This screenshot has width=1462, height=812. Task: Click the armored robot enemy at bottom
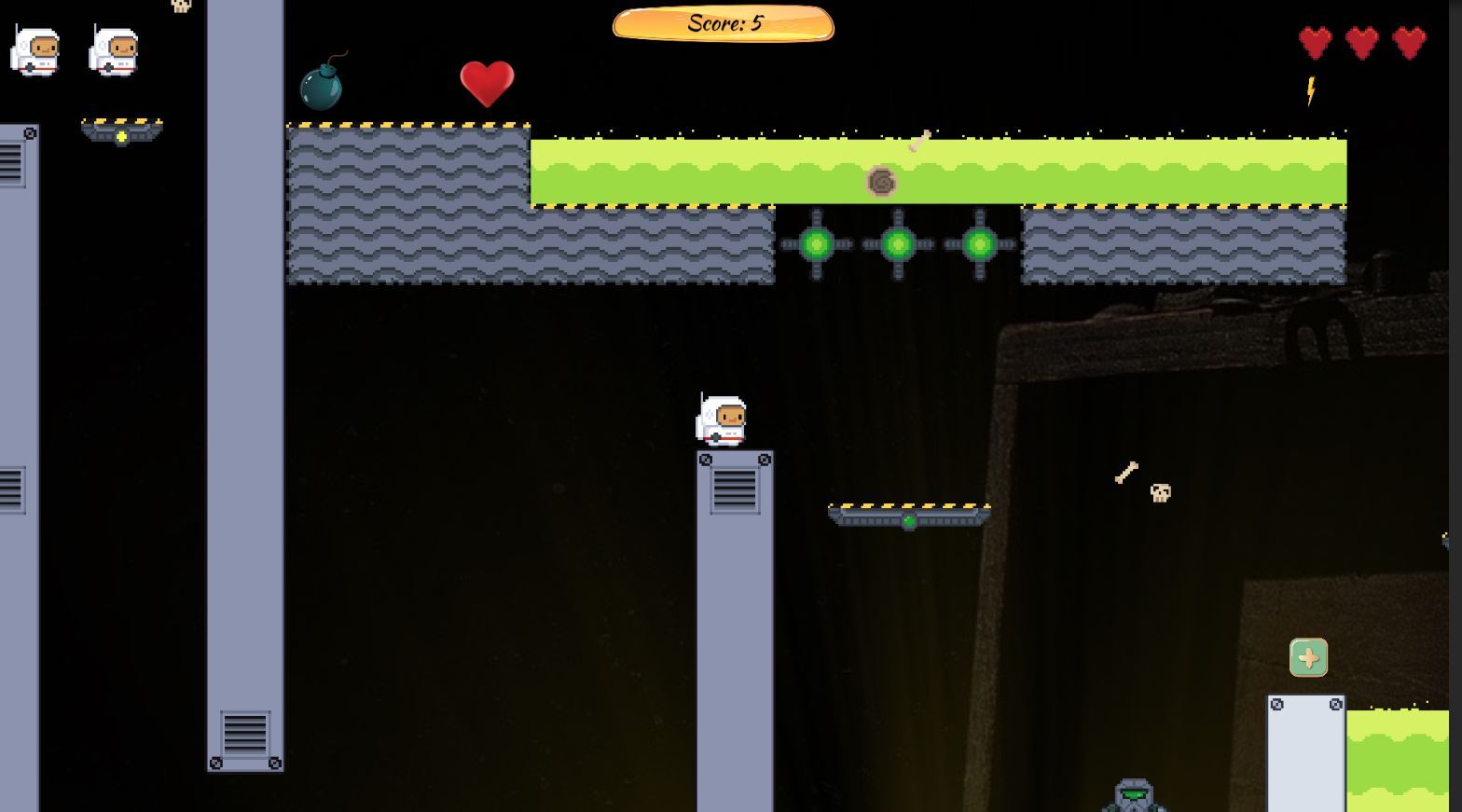1130,794
